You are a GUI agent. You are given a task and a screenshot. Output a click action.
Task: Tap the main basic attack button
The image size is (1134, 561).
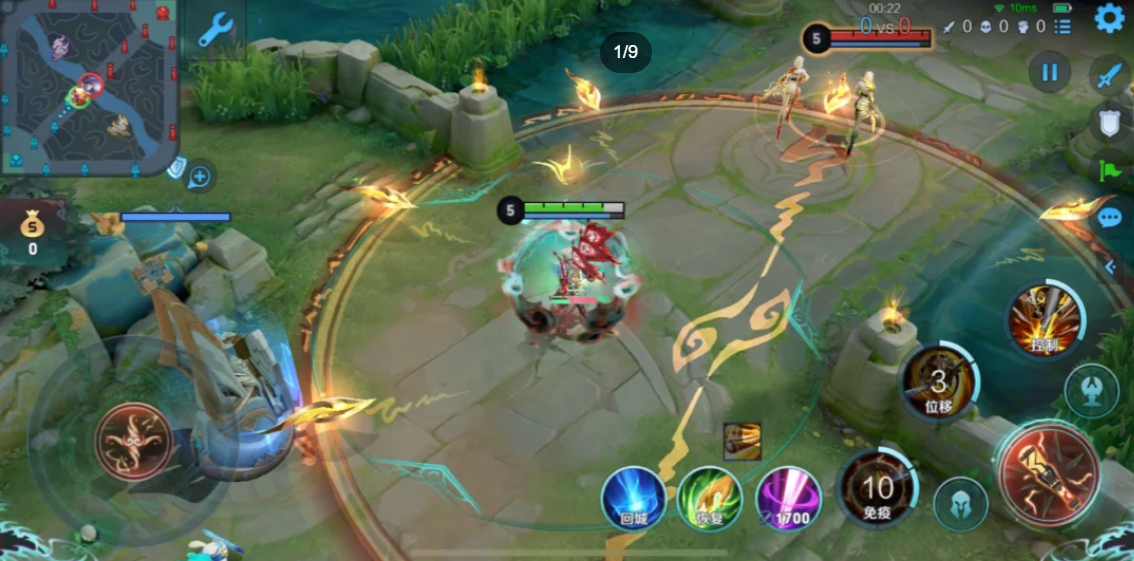[1048, 473]
